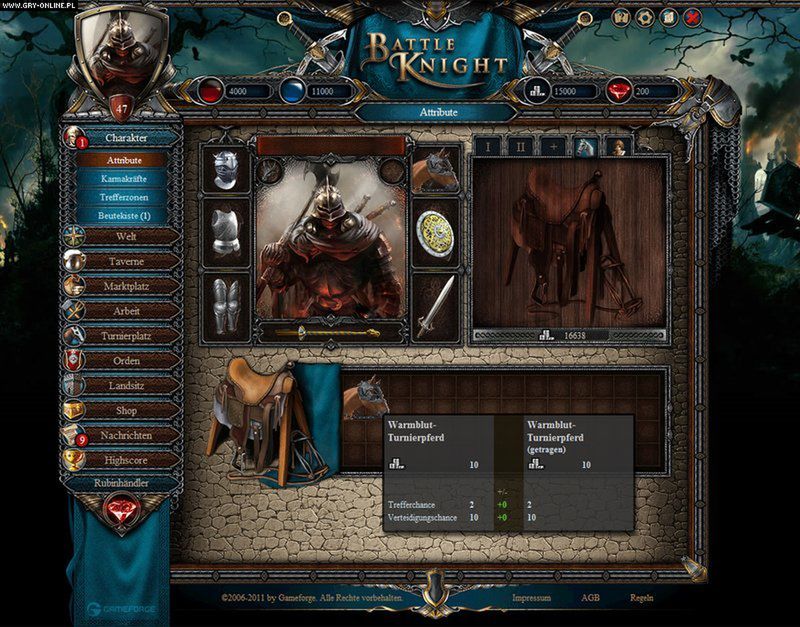Click the red X logout button

tap(694, 17)
